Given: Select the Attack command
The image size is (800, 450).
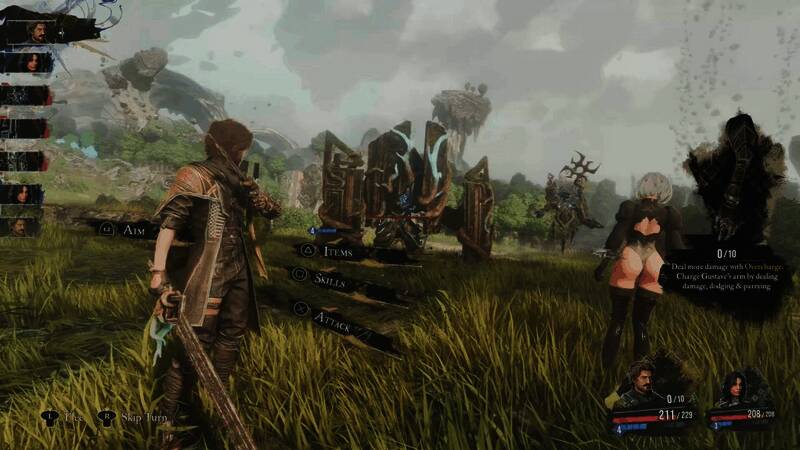Looking at the screenshot, I should (x=331, y=319).
